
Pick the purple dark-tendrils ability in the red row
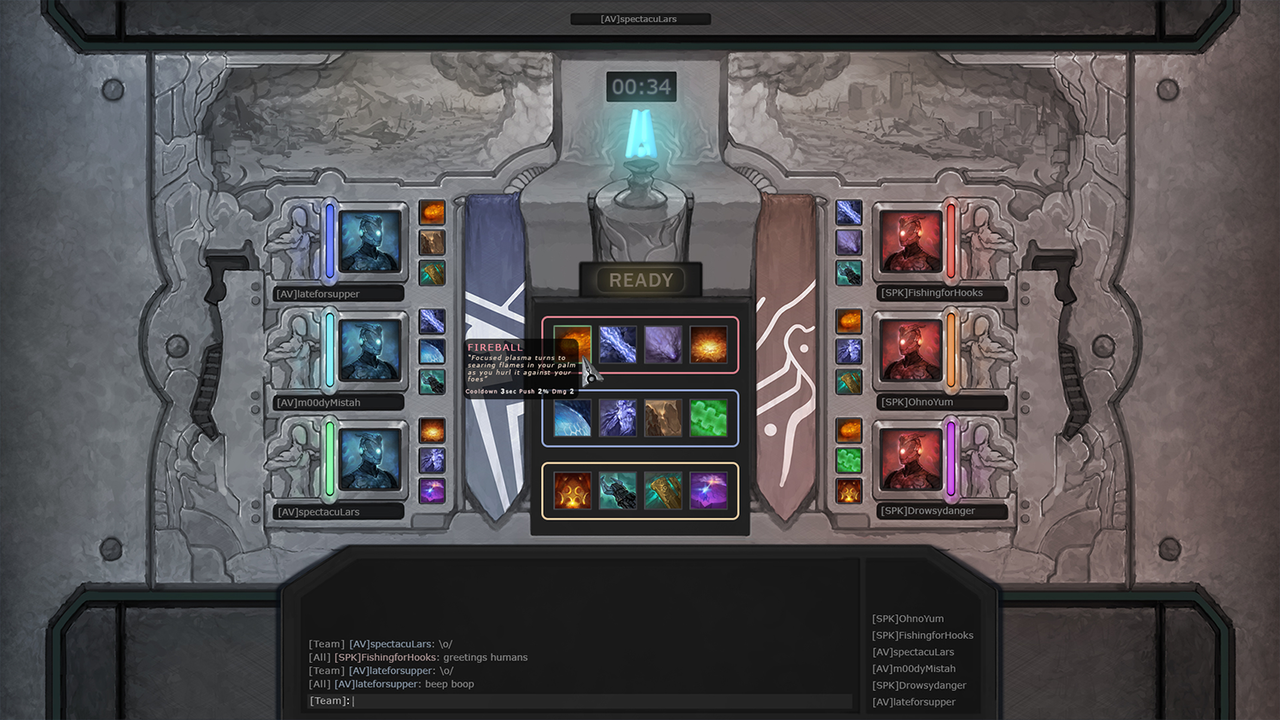663,344
